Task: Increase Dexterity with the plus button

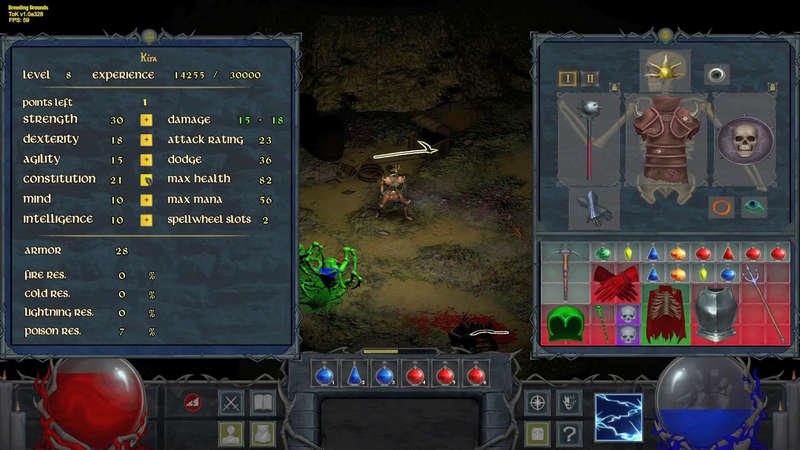Action: [x=146, y=140]
